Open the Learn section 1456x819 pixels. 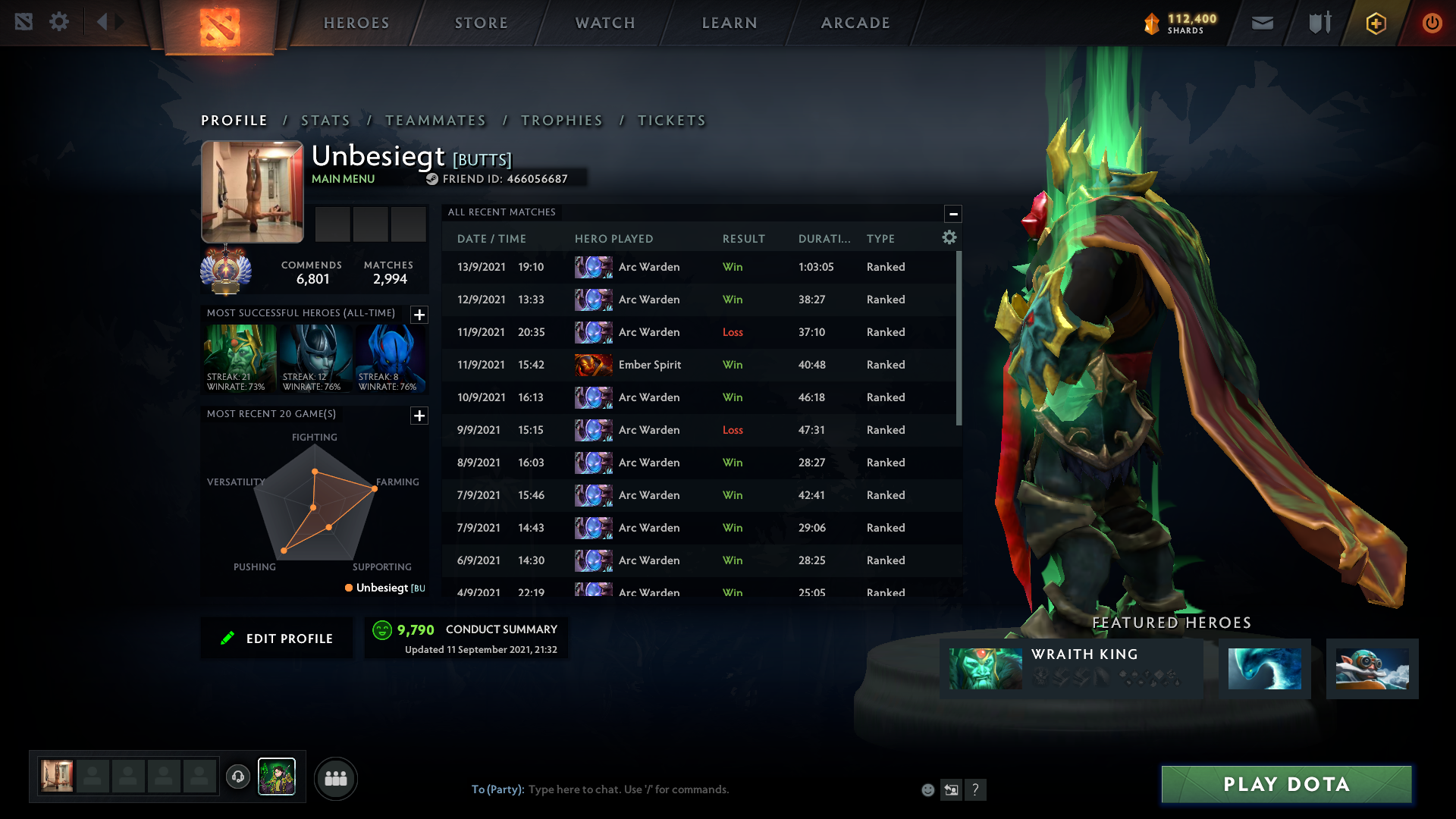tap(730, 23)
